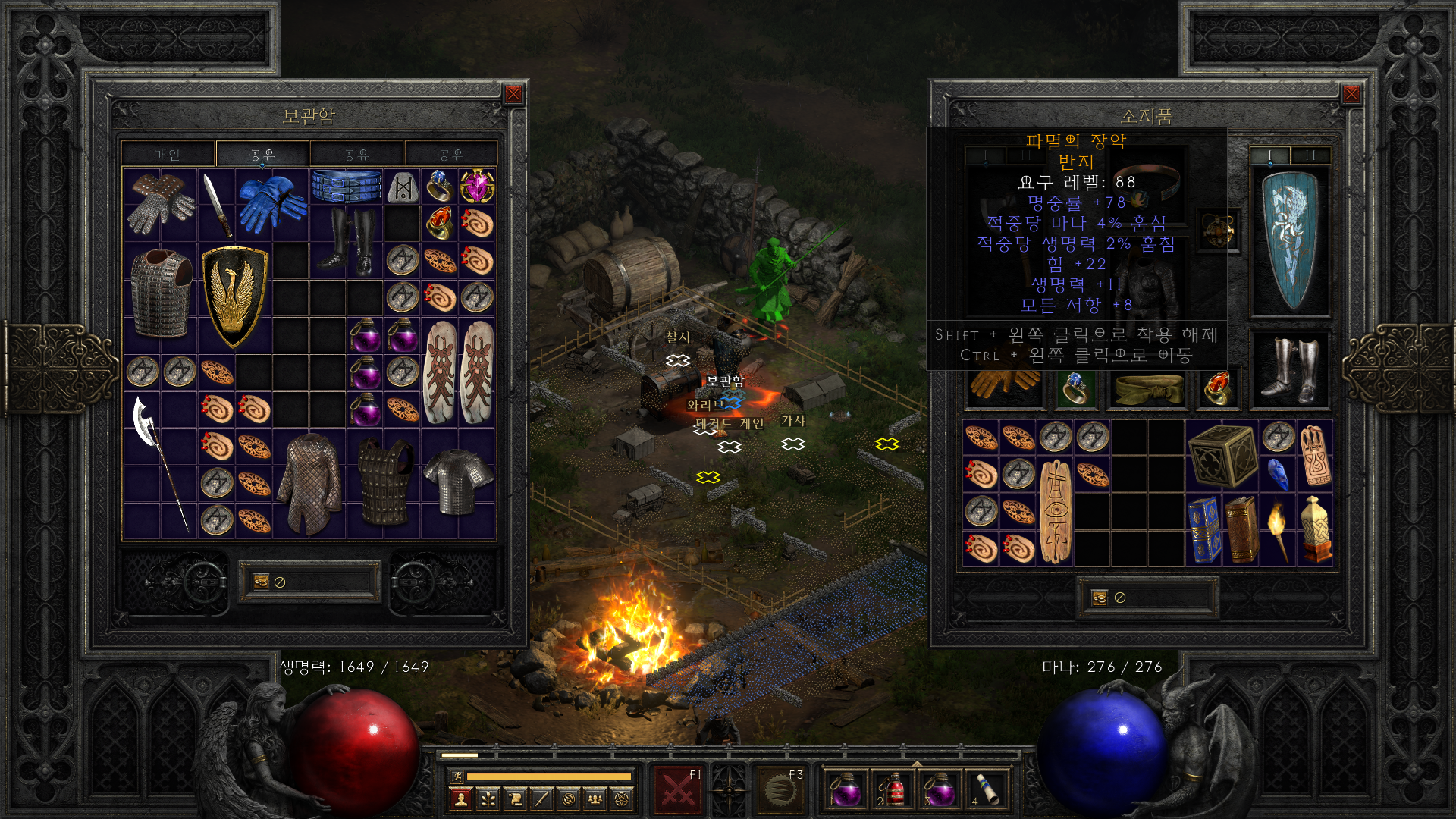
Task: Select the equipped olive sash belt
Action: tap(1147, 388)
